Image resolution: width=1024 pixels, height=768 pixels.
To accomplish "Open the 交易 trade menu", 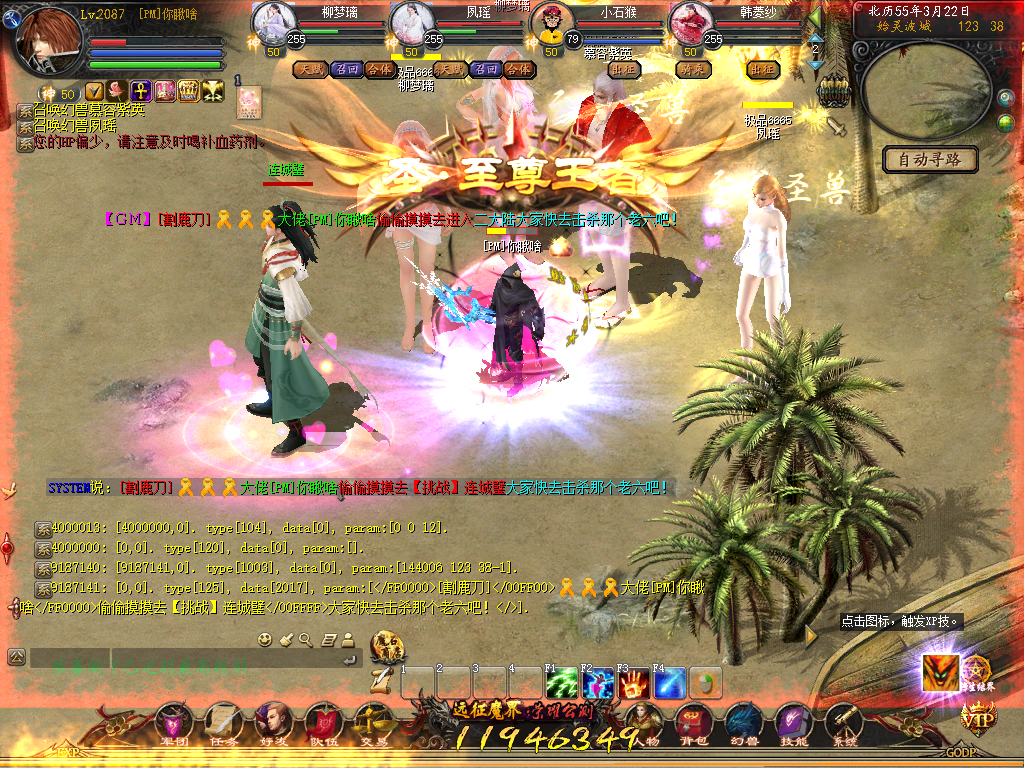I will [374, 722].
